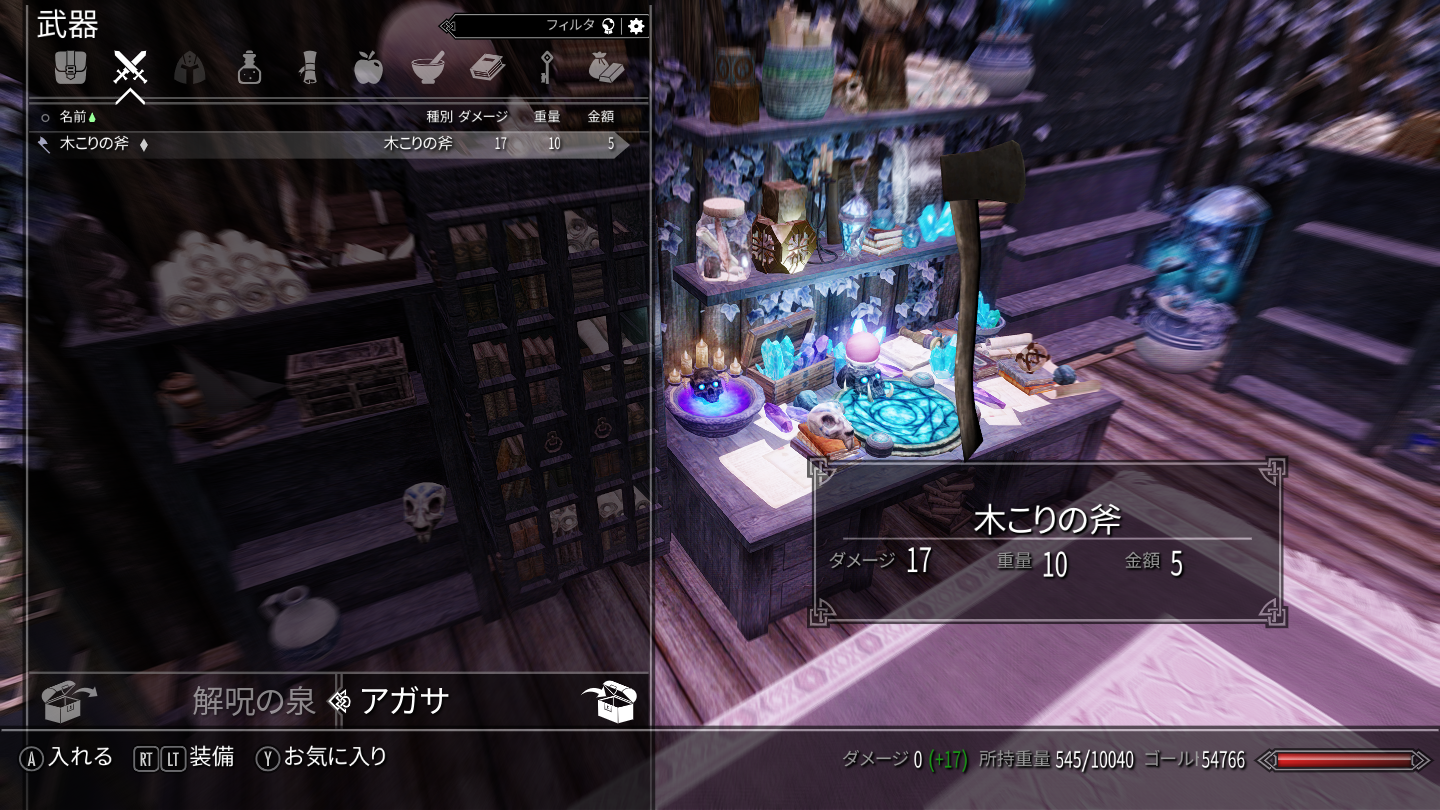Viewport: 1440px width, 810px height.
Task: Sort items by 金額 column
Action: click(x=601, y=117)
